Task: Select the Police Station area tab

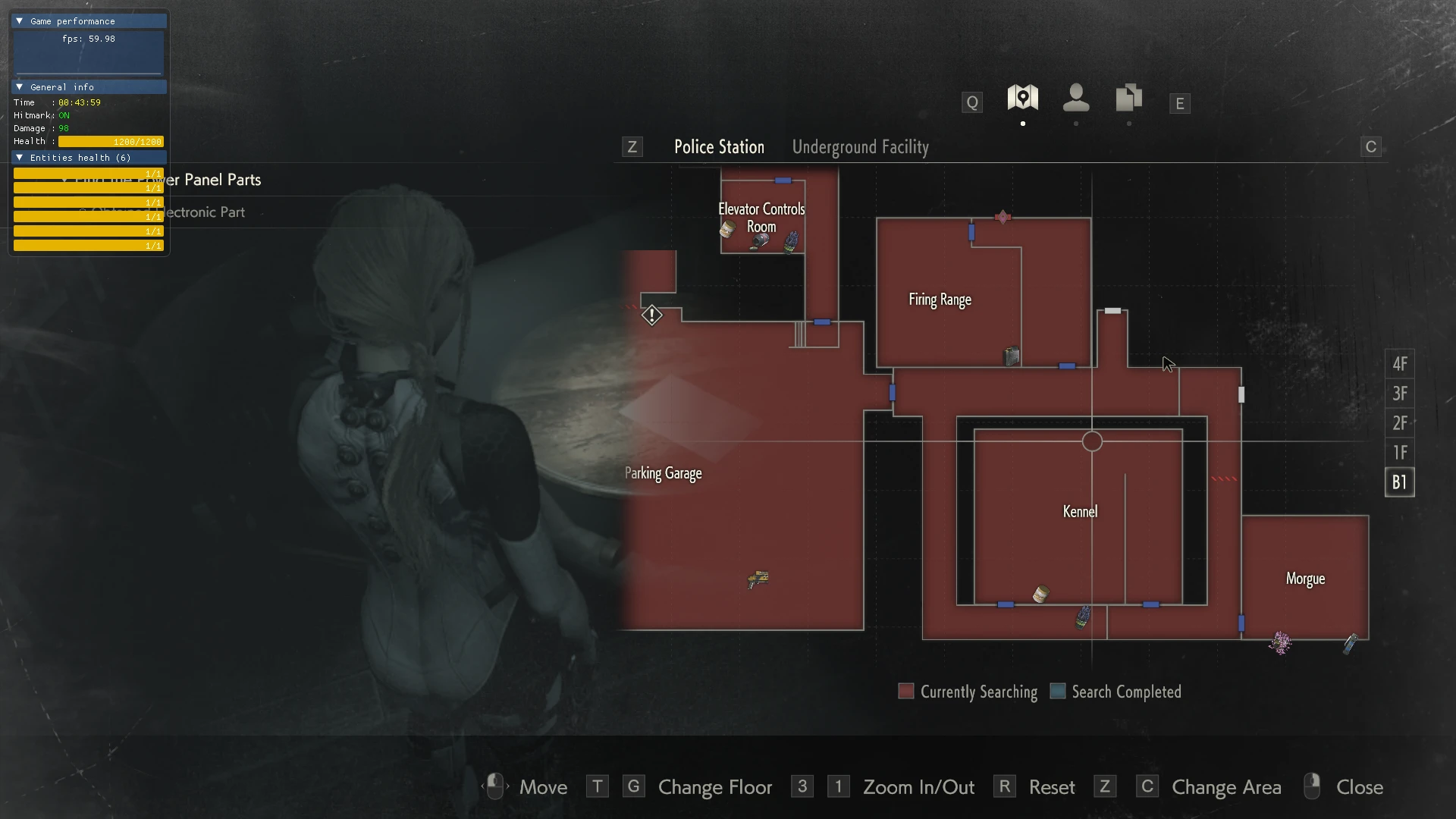Action: [719, 147]
